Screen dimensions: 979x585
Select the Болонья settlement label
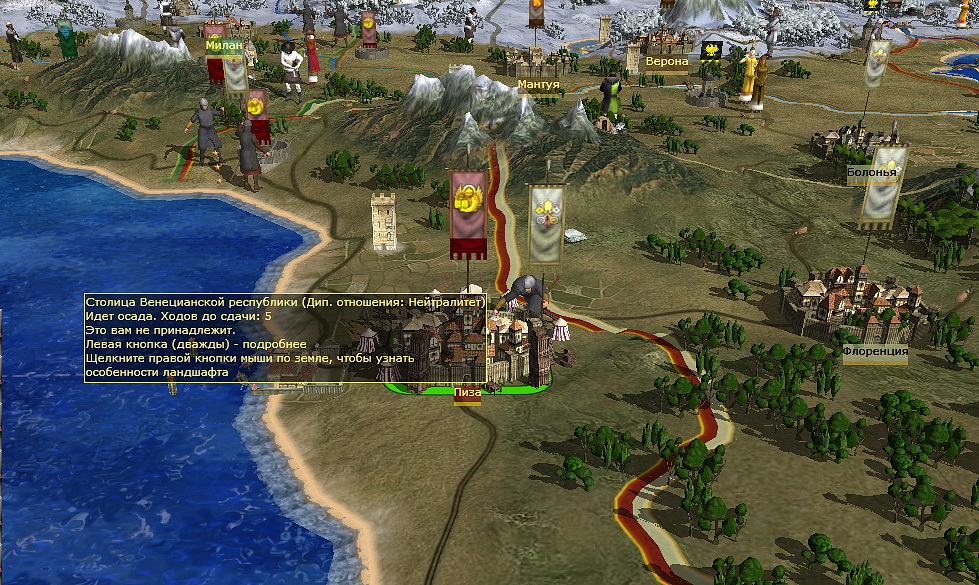tap(872, 171)
